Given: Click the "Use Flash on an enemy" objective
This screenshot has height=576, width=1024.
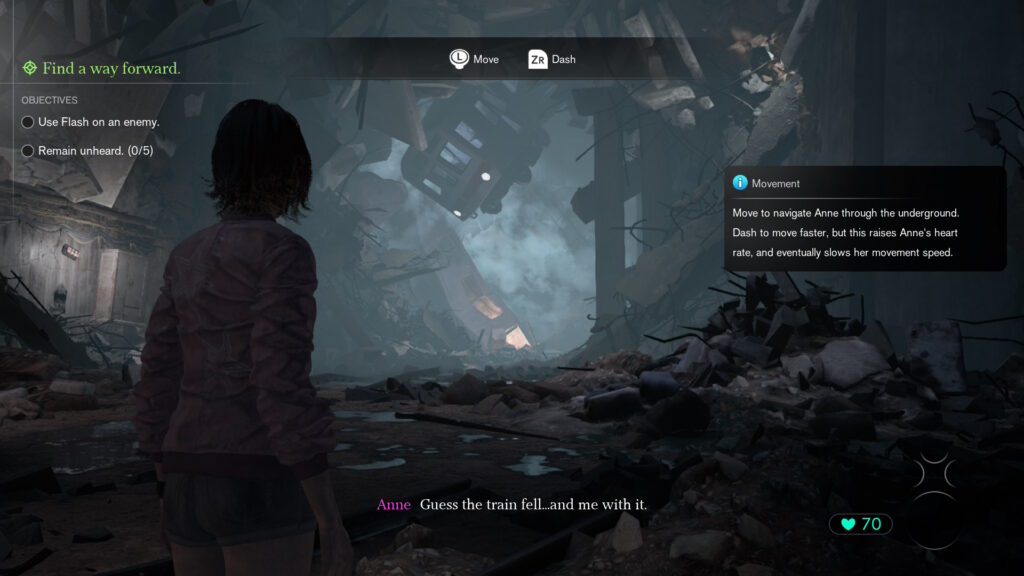Looking at the screenshot, I should pyautogui.click(x=98, y=122).
